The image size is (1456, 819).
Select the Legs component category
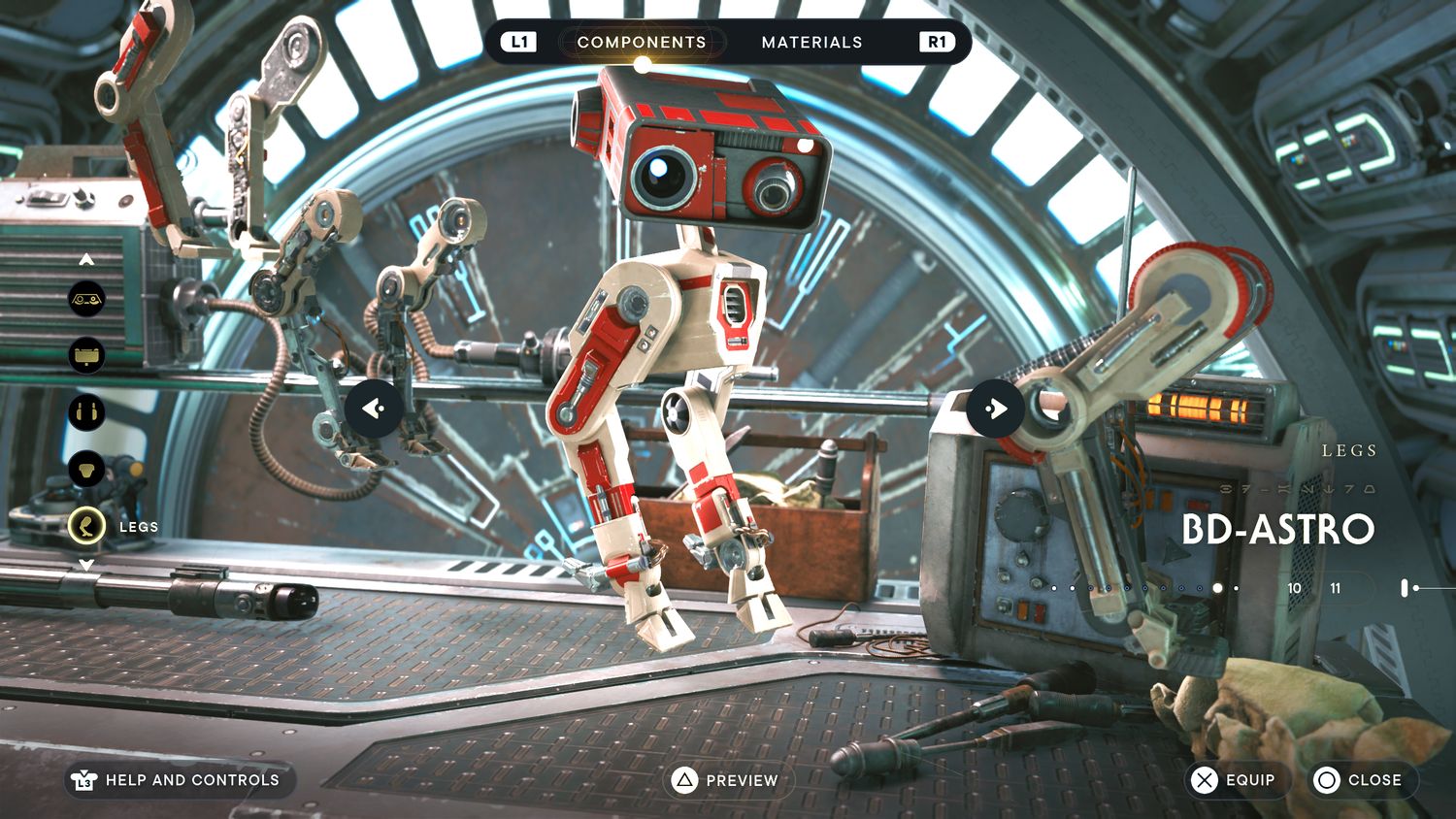[87, 527]
